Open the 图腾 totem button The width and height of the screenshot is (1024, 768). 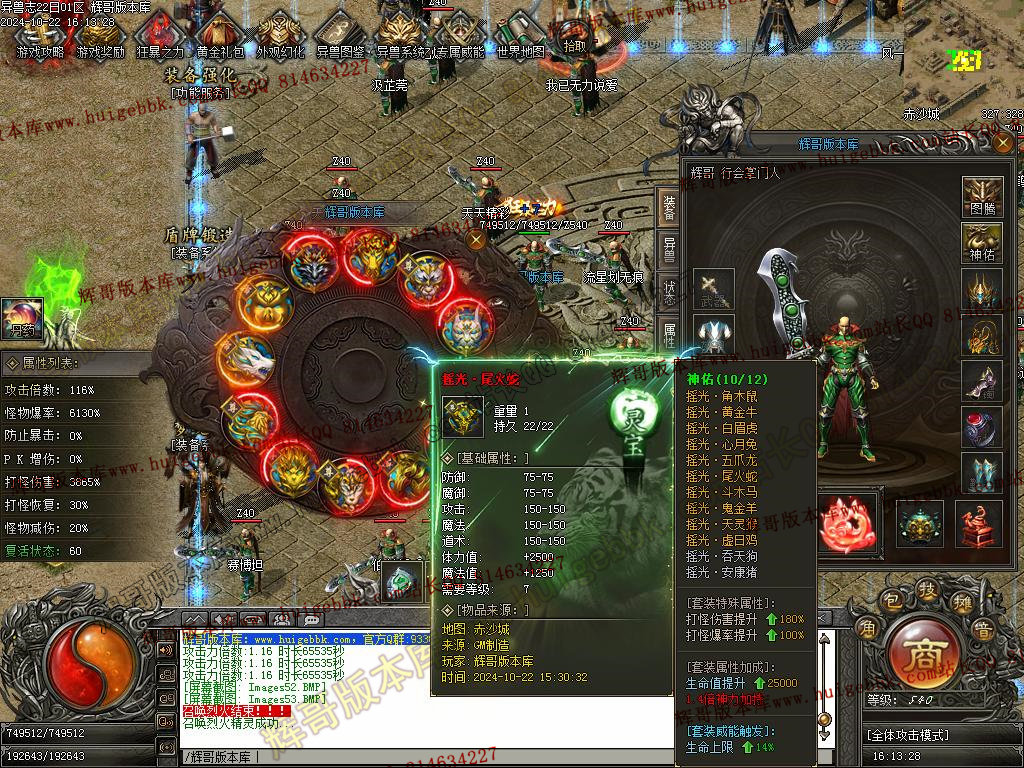click(982, 197)
